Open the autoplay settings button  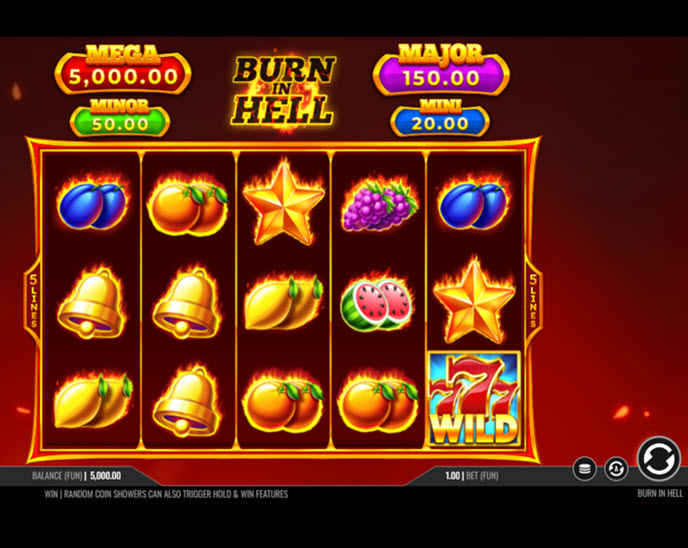point(616,468)
